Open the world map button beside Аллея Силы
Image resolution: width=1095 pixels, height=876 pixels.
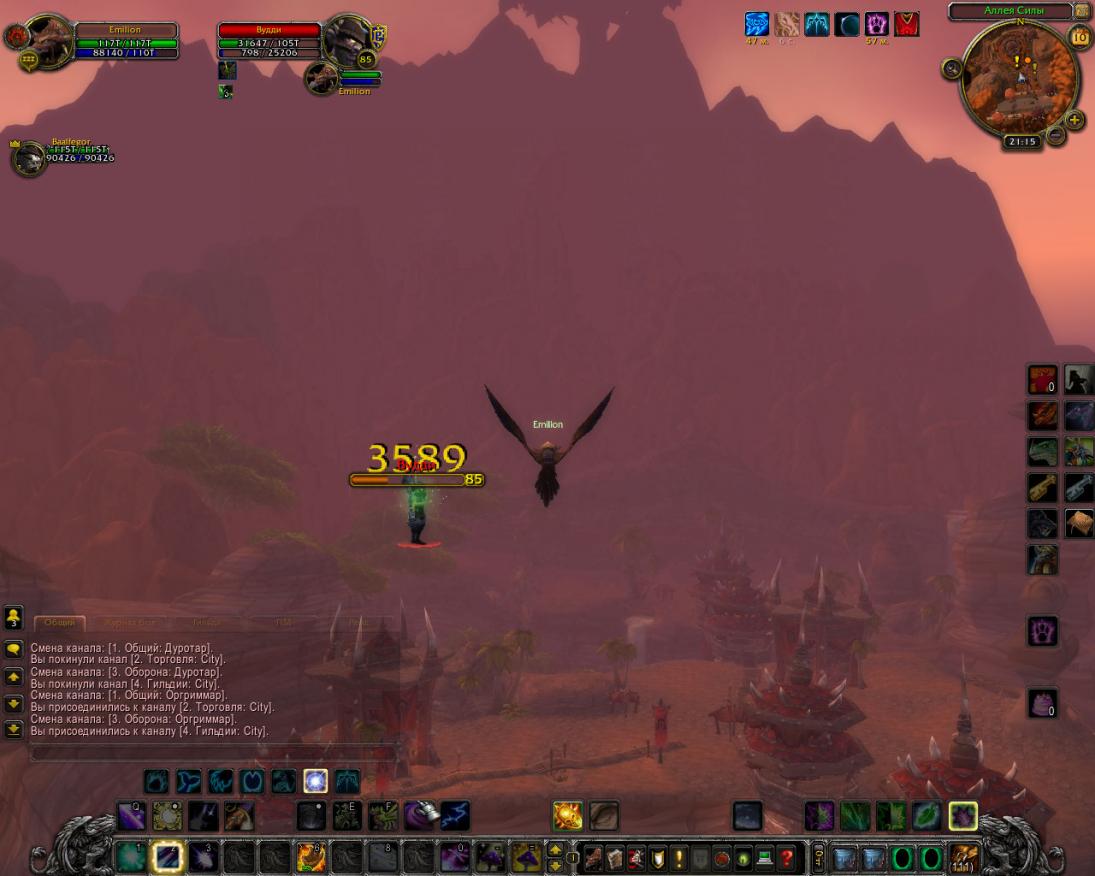1082,11
